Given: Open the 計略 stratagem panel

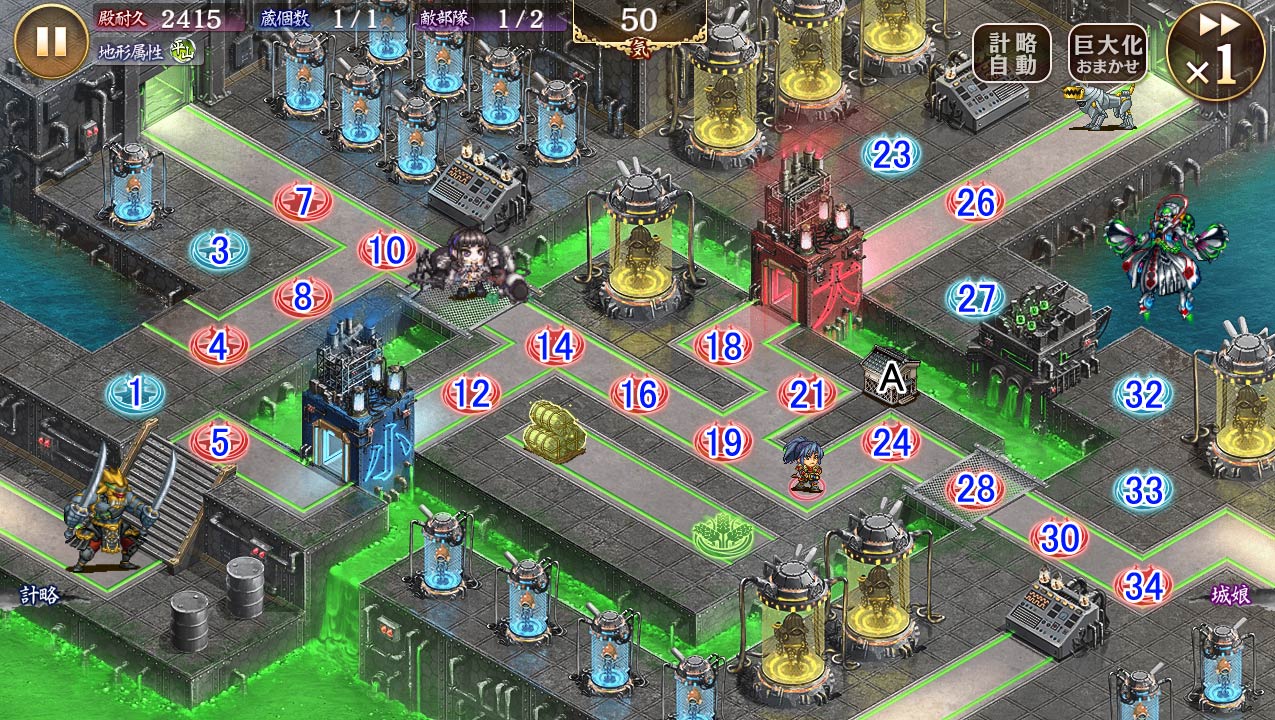Looking at the screenshot, I should (x=40, y=595).
